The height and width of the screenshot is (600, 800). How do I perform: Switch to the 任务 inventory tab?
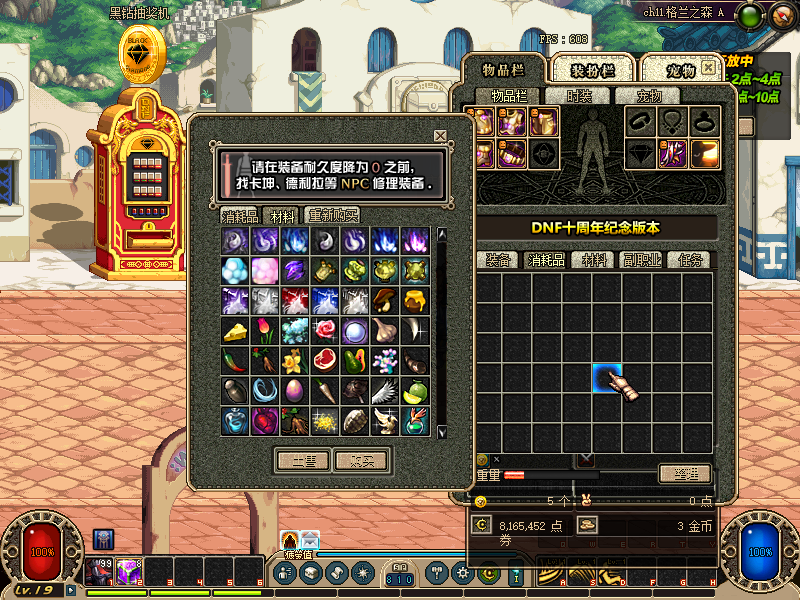coord(692,260)
